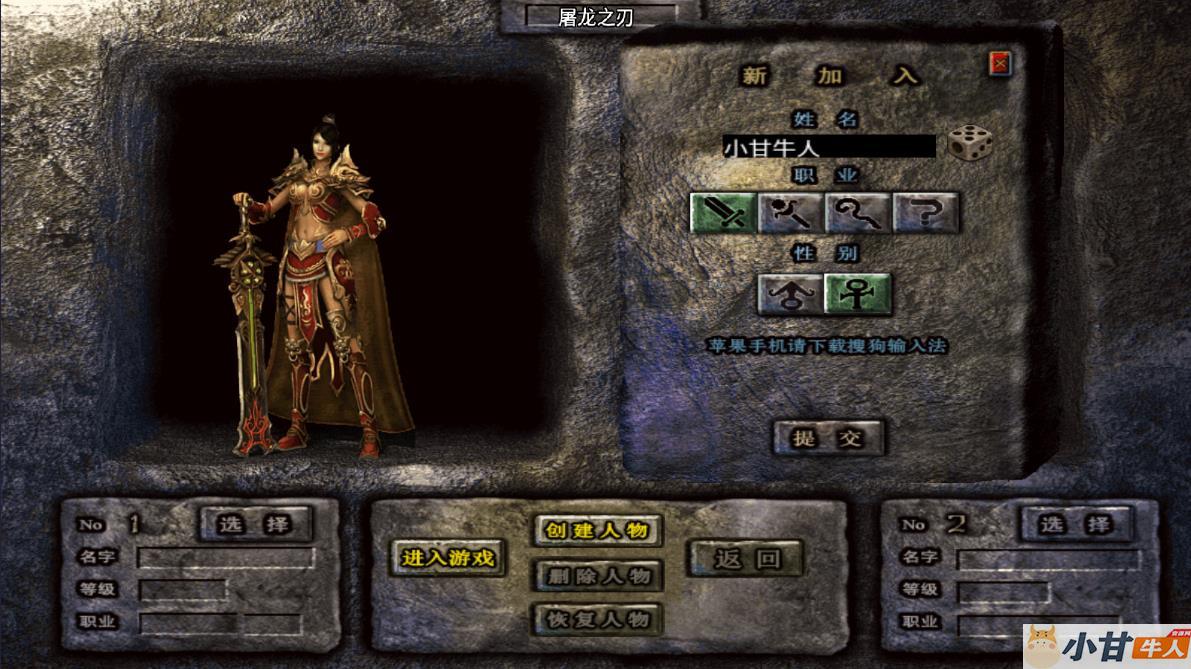The height and width of the screenshot is (669, 1191).
Task: Click 创建人物 to create a character
Action: [598, 530]
